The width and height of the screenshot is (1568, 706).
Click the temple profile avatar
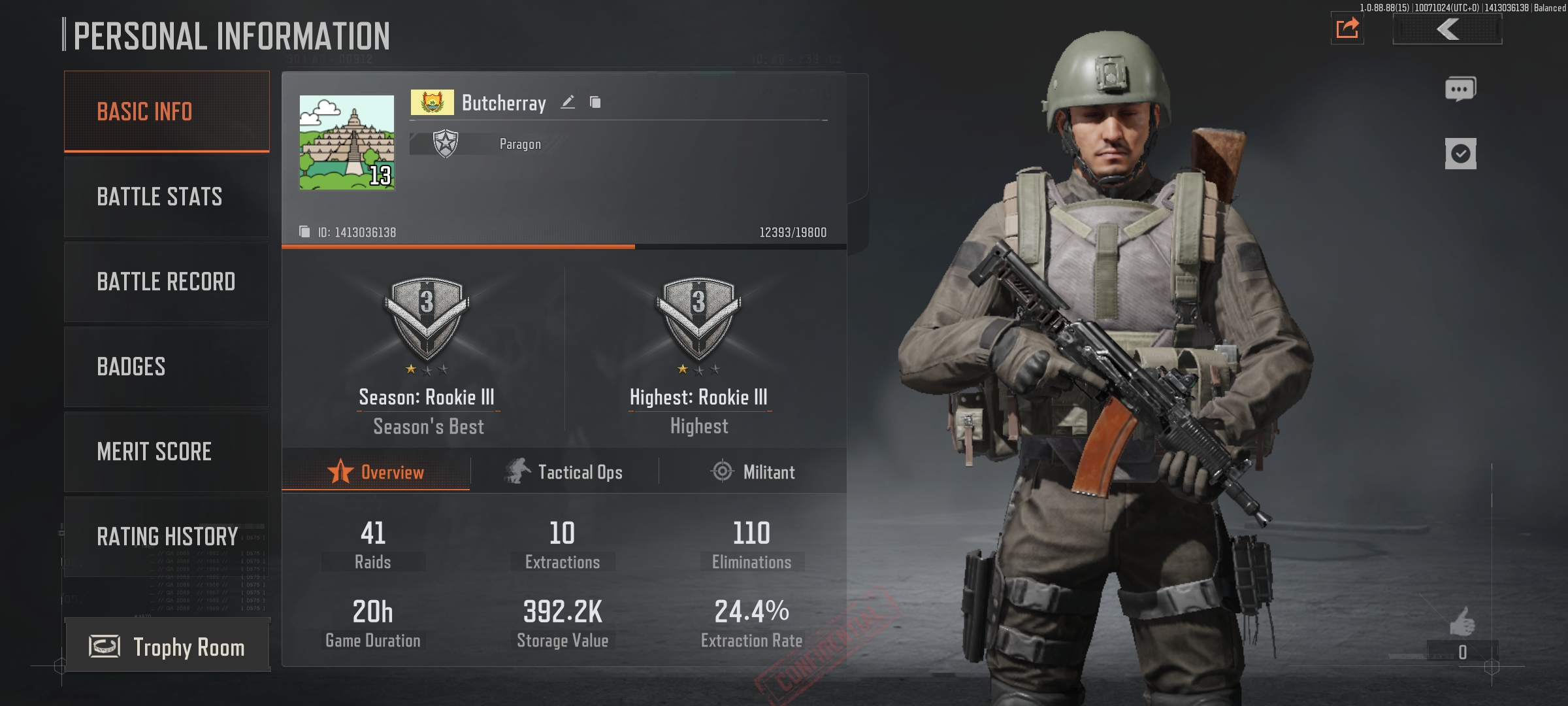click(x=347, y=143)
